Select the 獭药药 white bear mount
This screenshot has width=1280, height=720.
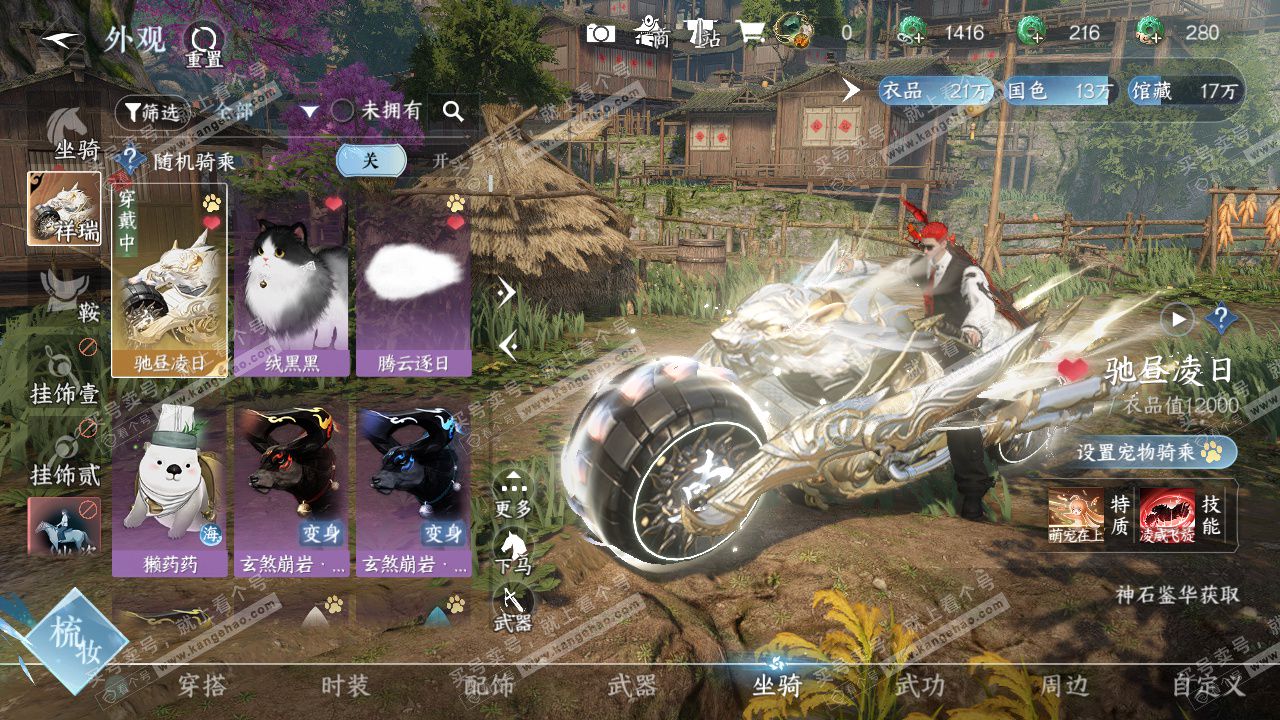(169, 490)
